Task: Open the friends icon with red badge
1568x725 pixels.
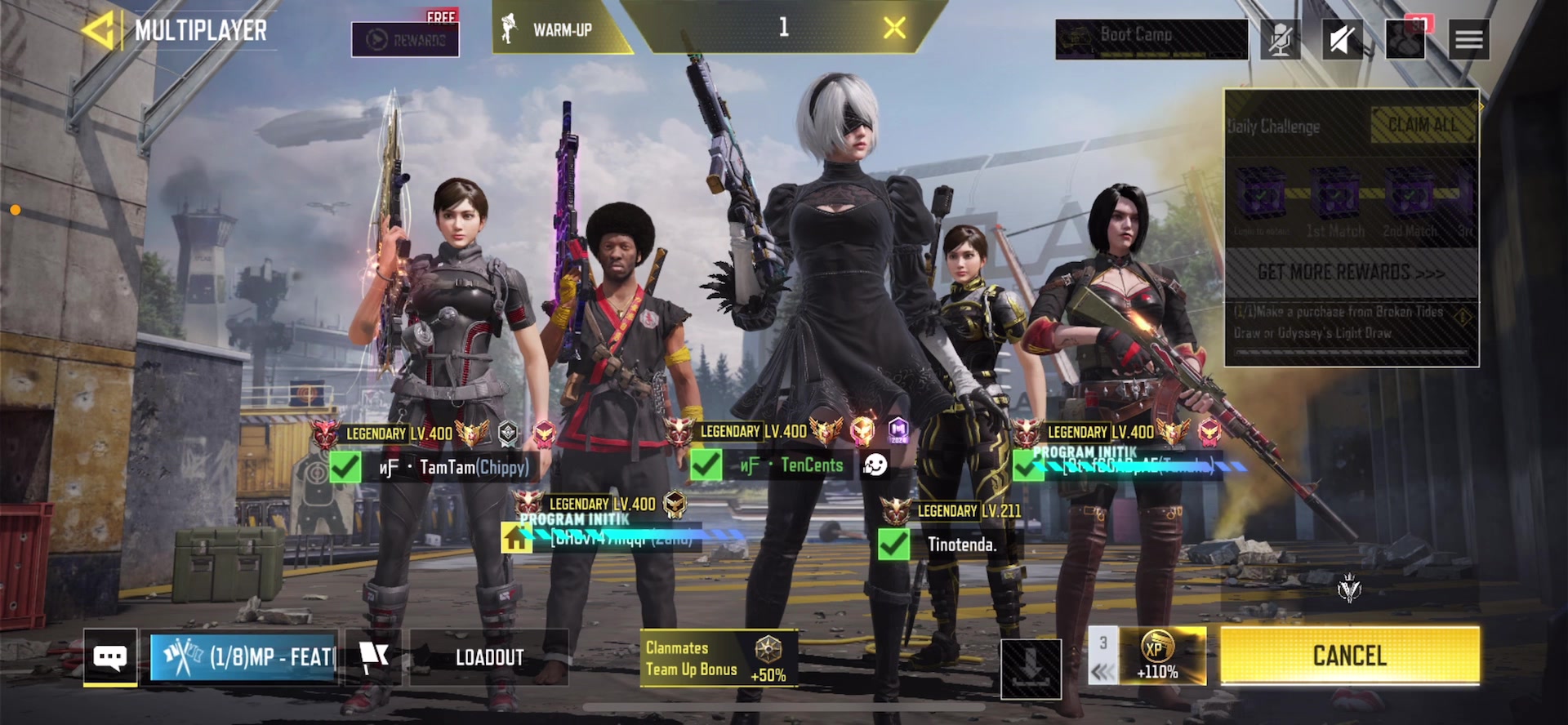Action: click(x=1405, y=38)
